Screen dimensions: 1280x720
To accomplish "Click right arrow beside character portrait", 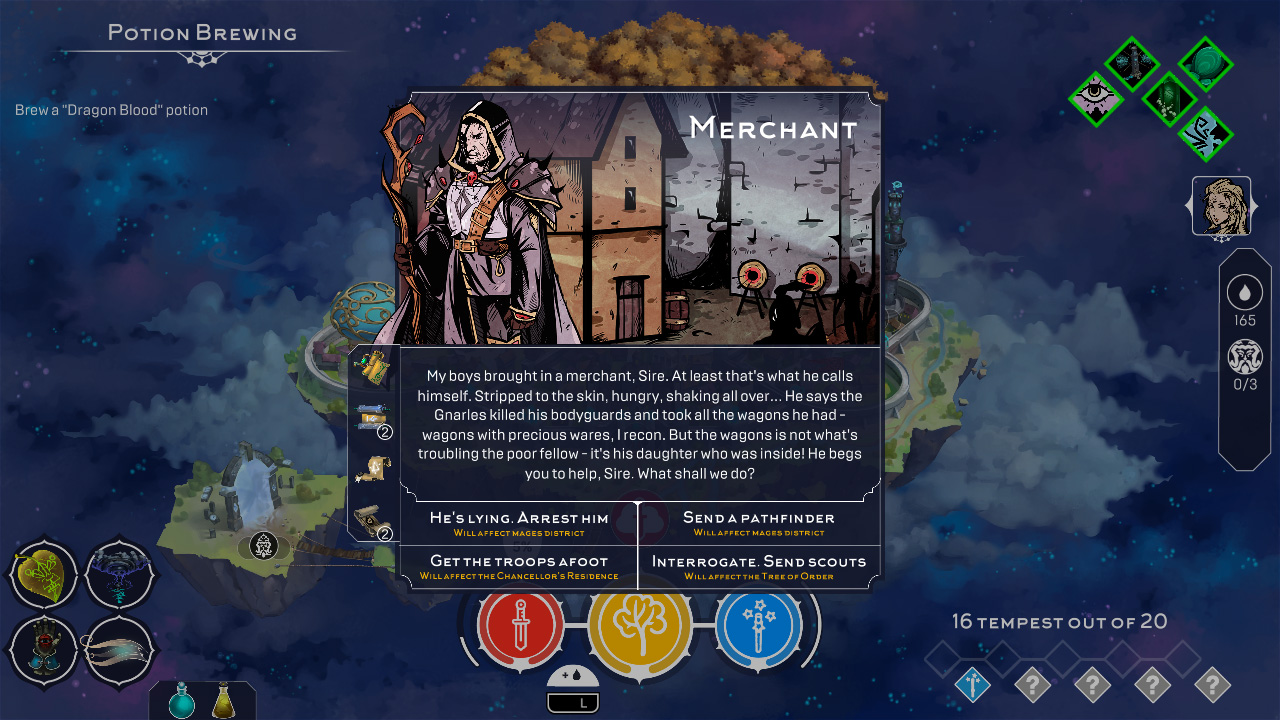I will [1253, 208].
